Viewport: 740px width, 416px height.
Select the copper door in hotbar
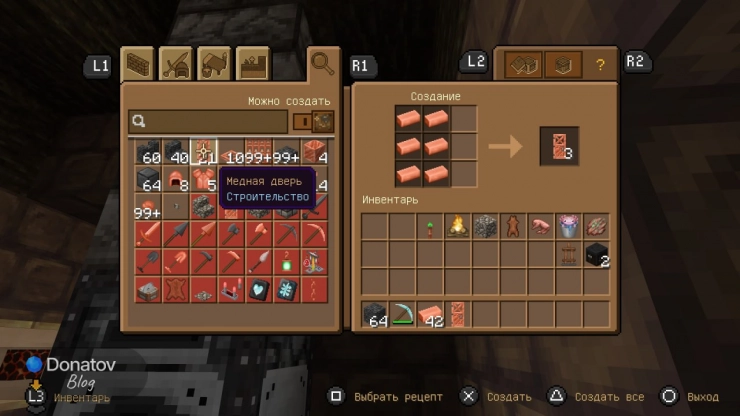[x=458, y=314]
